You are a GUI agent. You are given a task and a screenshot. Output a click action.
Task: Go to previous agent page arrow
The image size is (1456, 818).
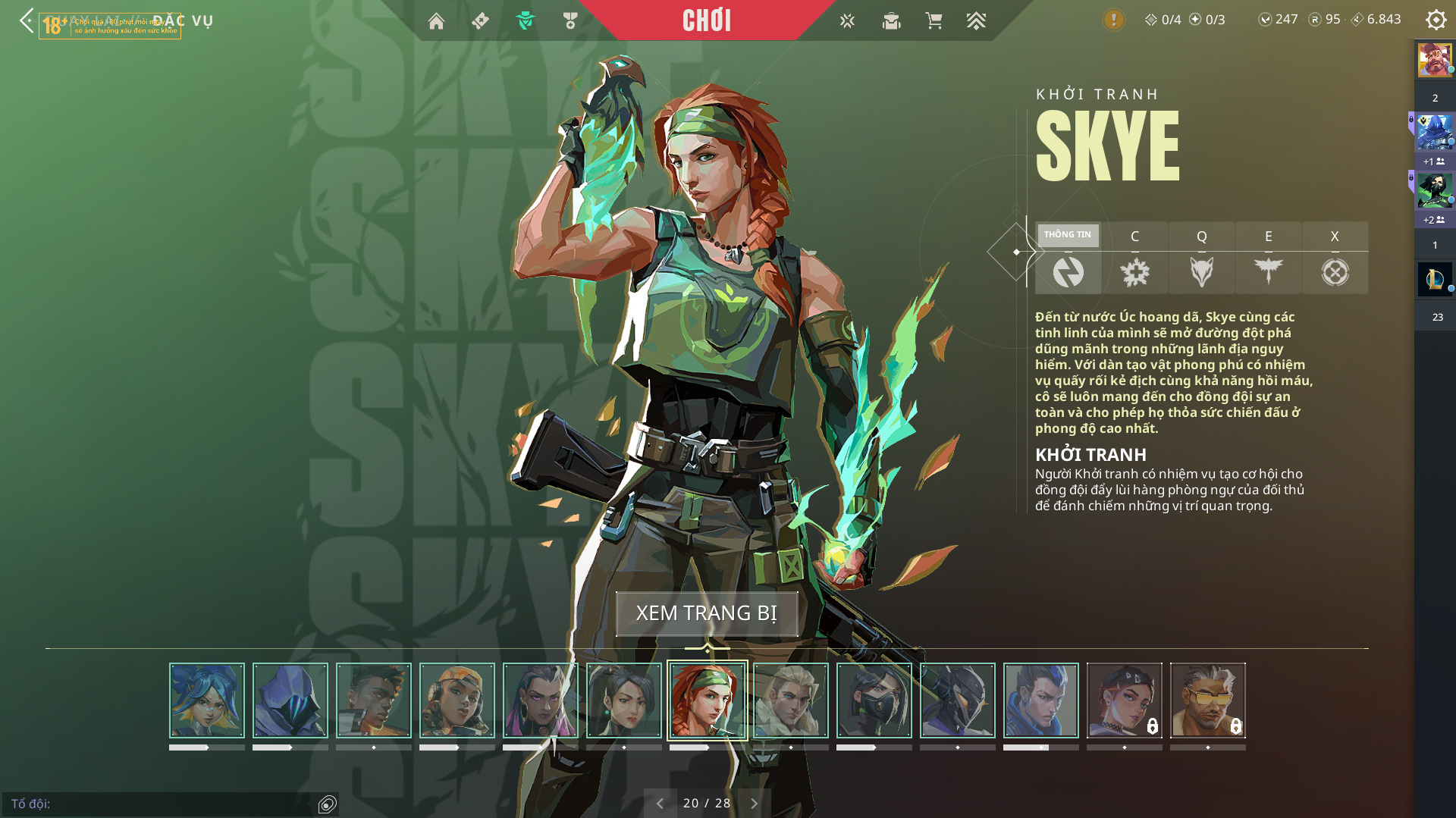click(x=660, y=804)
